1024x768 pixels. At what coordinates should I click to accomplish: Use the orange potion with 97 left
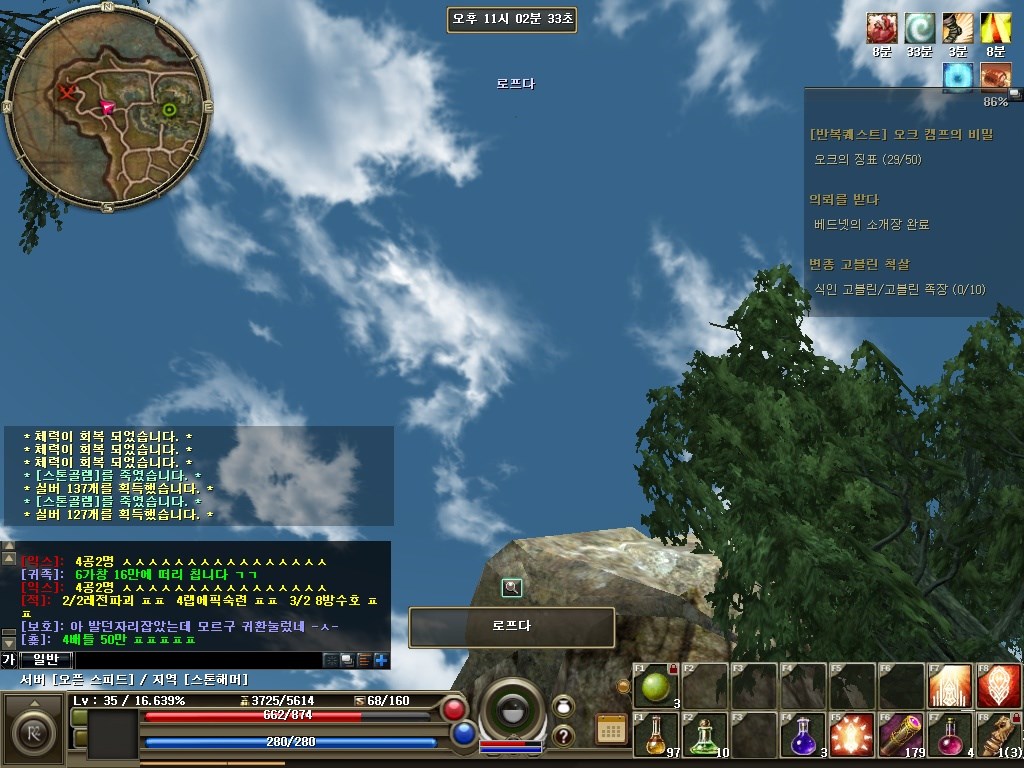pyautogui.click(x=655, y=735)
